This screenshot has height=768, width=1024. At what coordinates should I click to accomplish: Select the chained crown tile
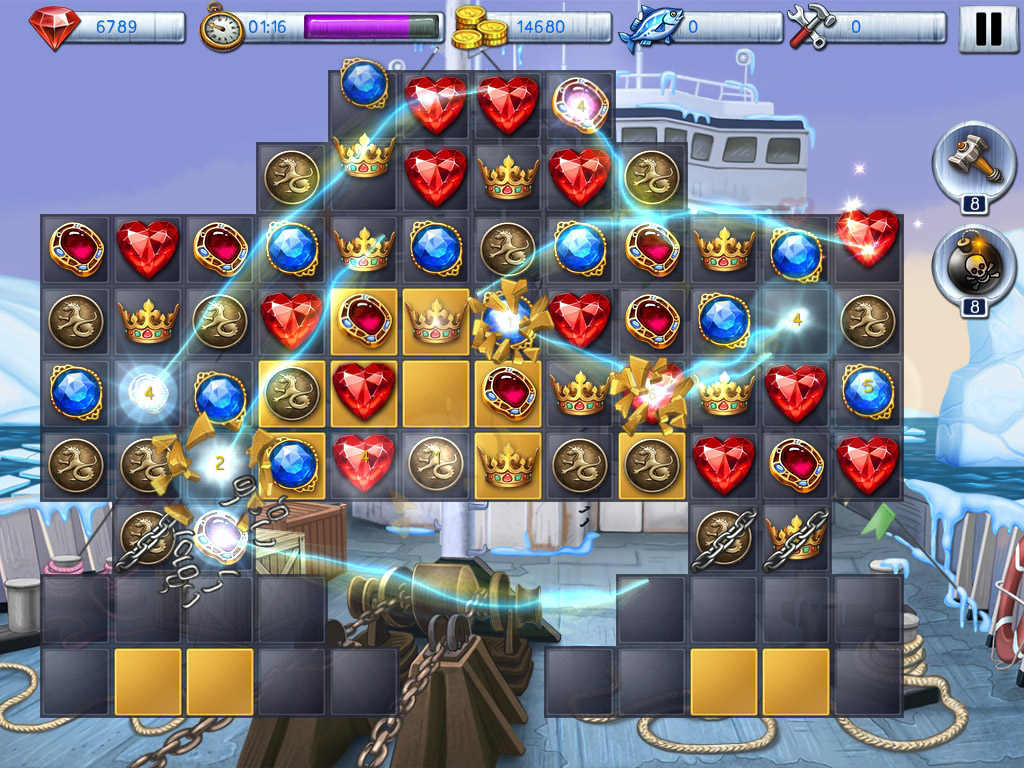click(x=796, y=536)
